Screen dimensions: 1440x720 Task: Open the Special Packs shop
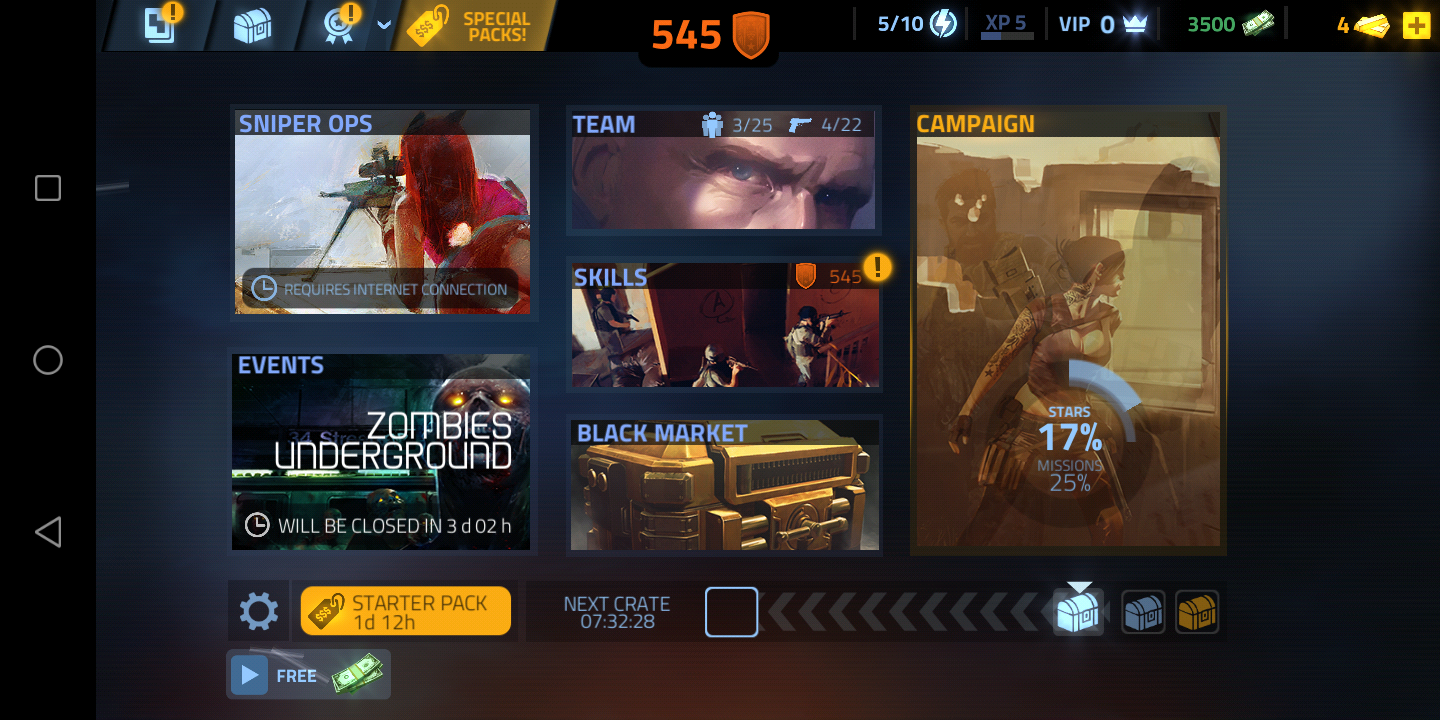(480, 27)
